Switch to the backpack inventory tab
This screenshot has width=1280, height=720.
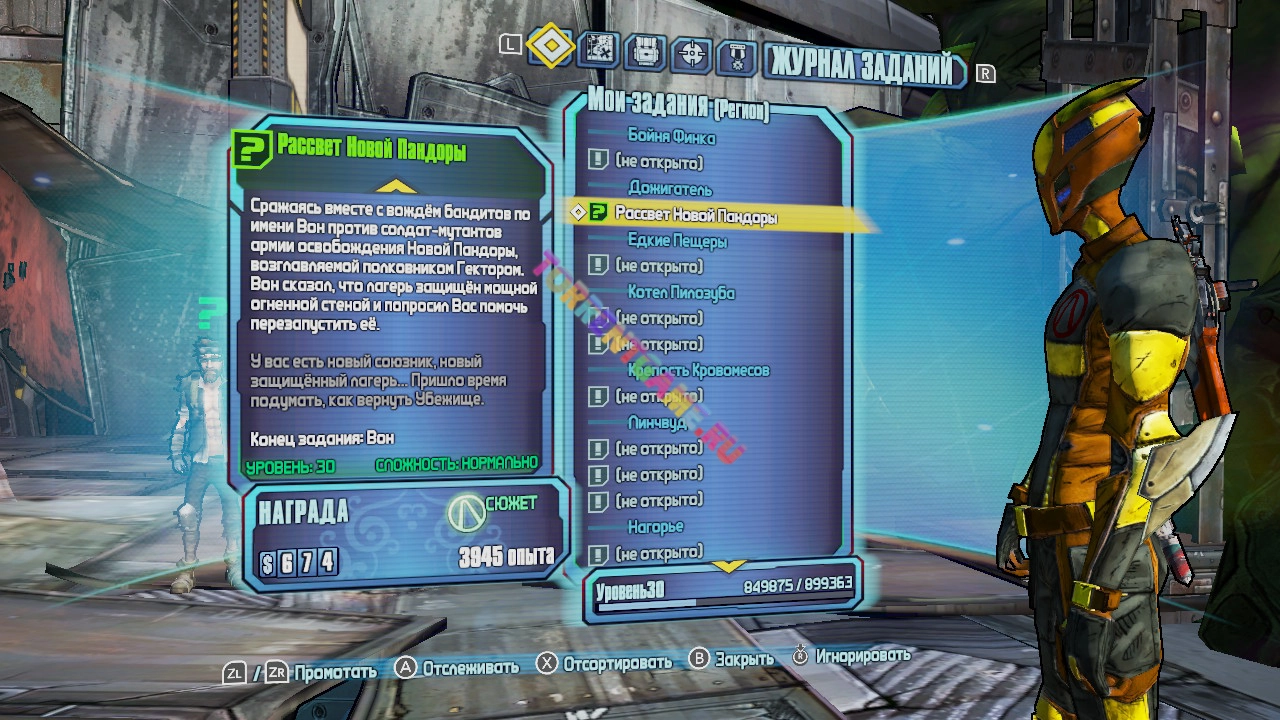pyautogui.click(x=646, y=52)
